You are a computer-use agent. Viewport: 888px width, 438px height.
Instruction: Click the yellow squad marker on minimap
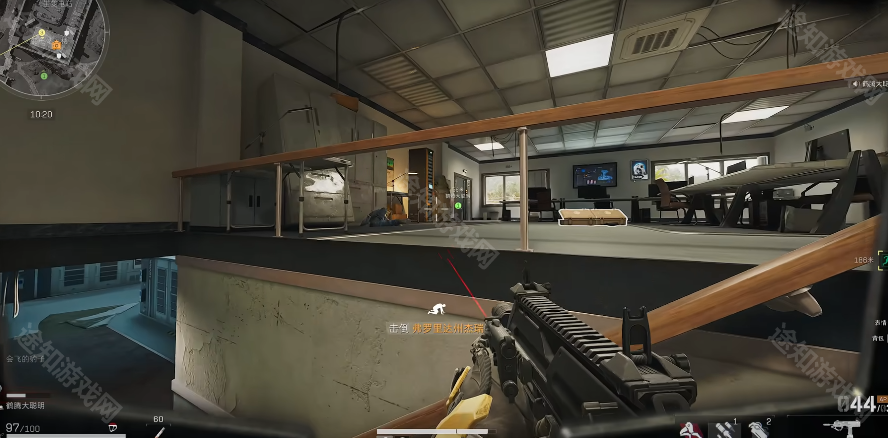[x=42, y=32]
